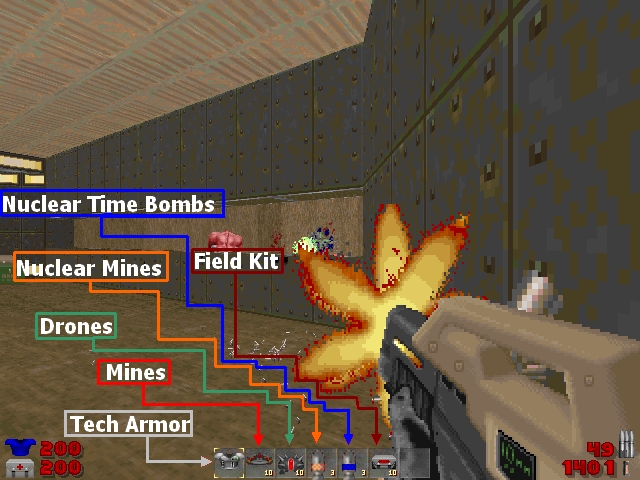Select the blue-banded Nuclear Time Bombs slot
Viewport: 640px width, 480px height.
tap(350, 462)
